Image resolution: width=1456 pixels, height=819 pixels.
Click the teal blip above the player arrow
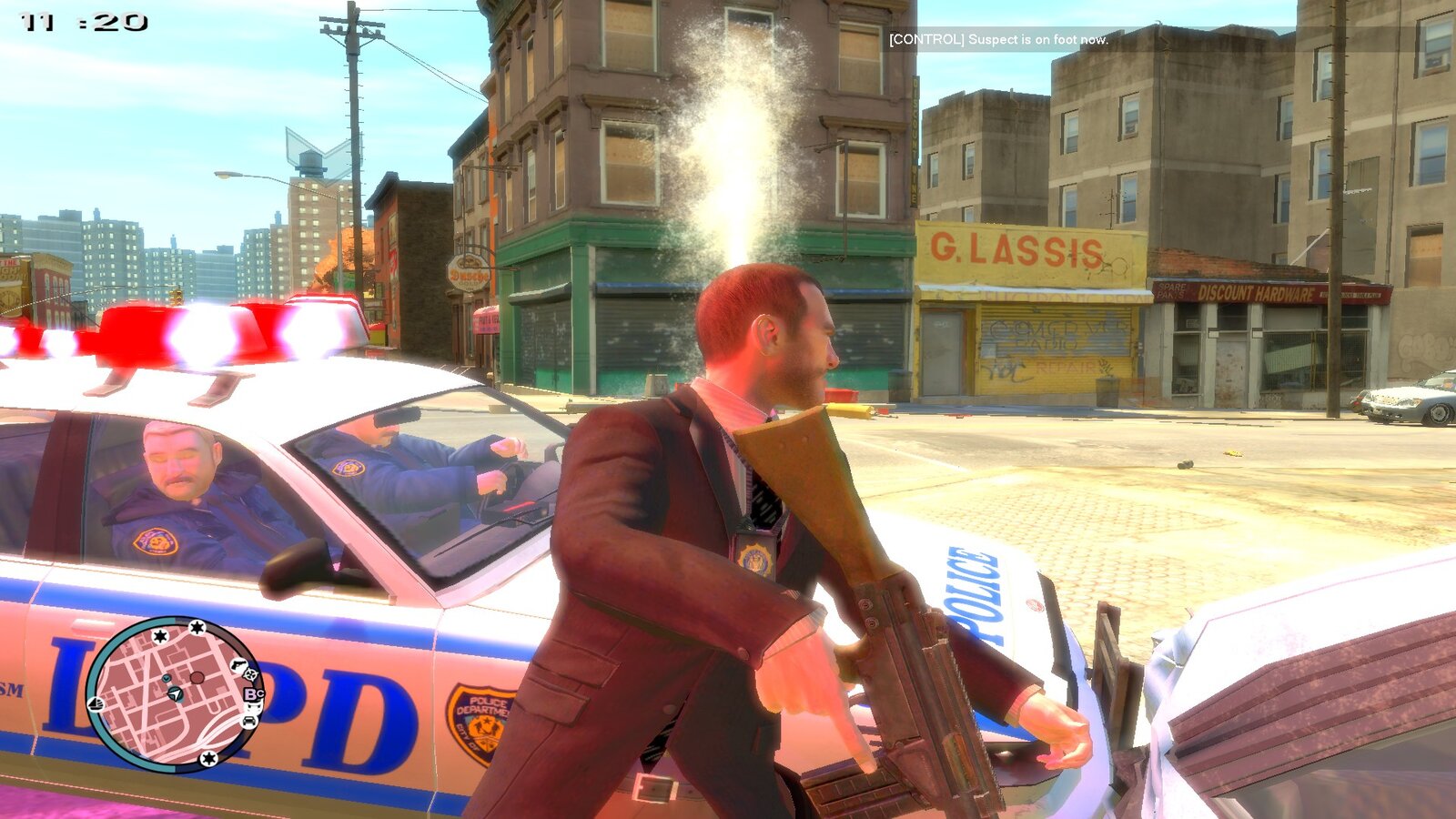(x=167, y=678)
